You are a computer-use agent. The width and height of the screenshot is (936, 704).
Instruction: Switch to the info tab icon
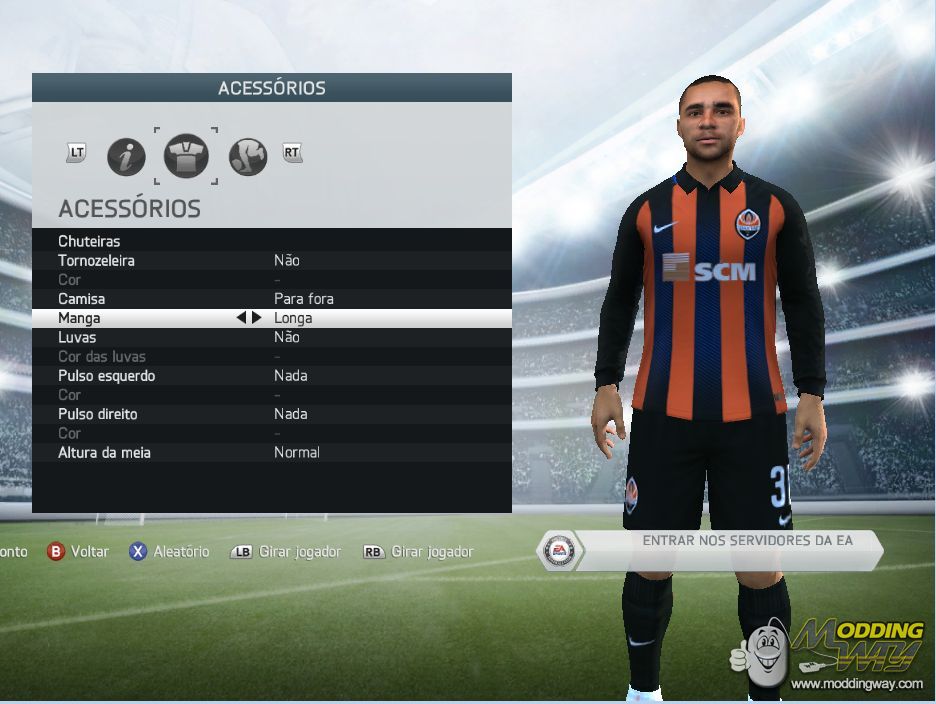126,157
